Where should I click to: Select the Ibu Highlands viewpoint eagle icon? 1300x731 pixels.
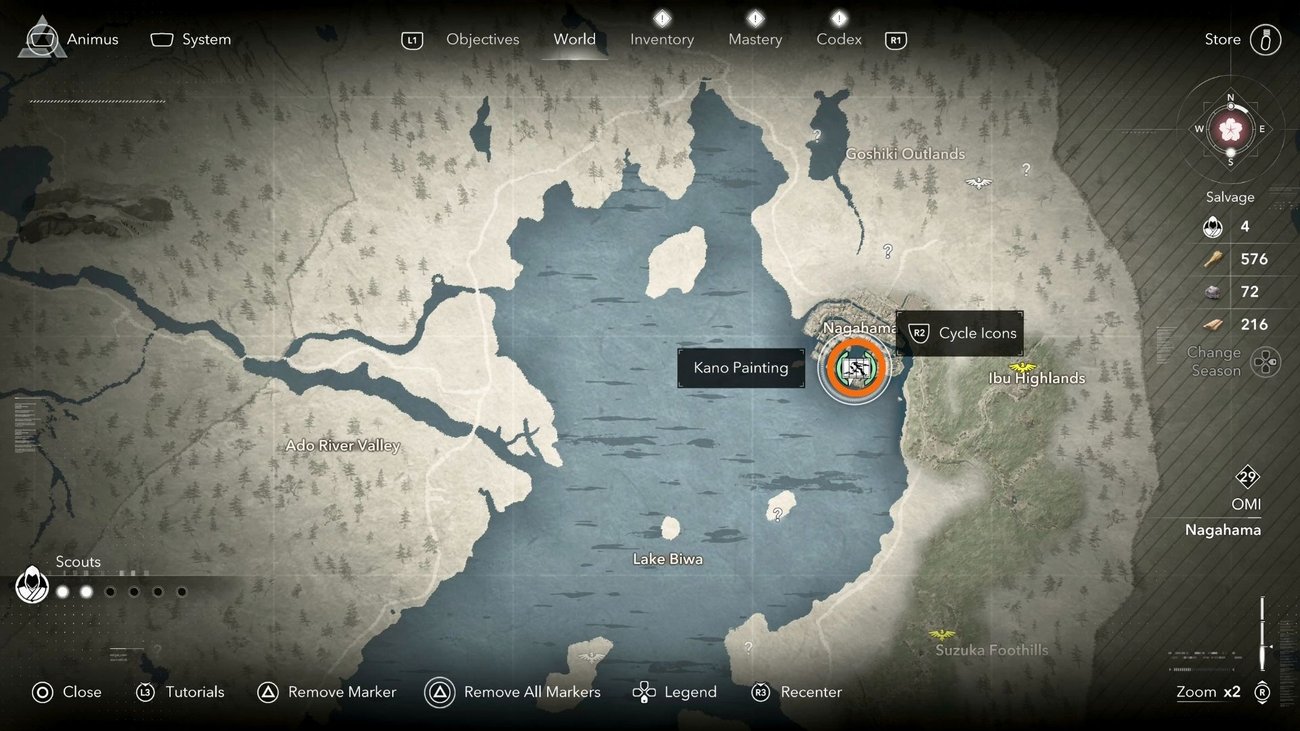coord(1023,367)
